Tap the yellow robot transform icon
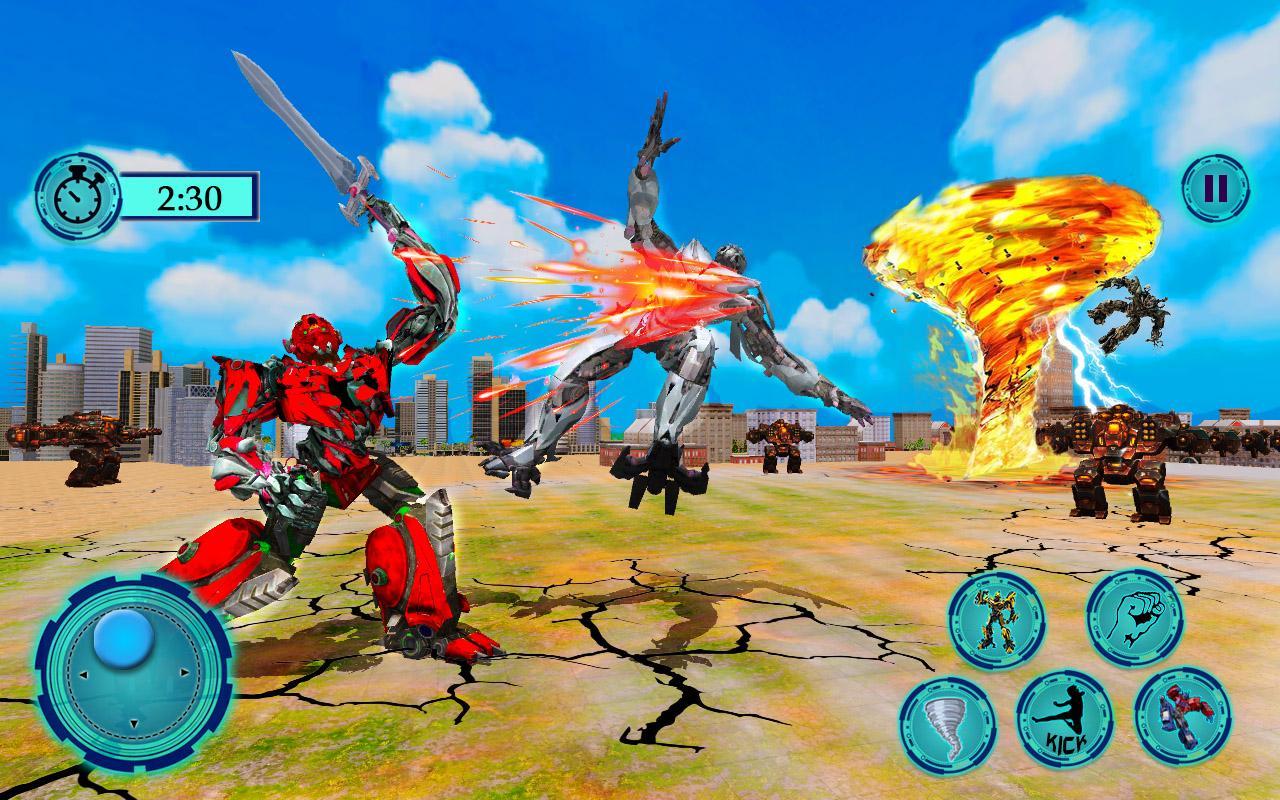 click(x=996, y=620)
